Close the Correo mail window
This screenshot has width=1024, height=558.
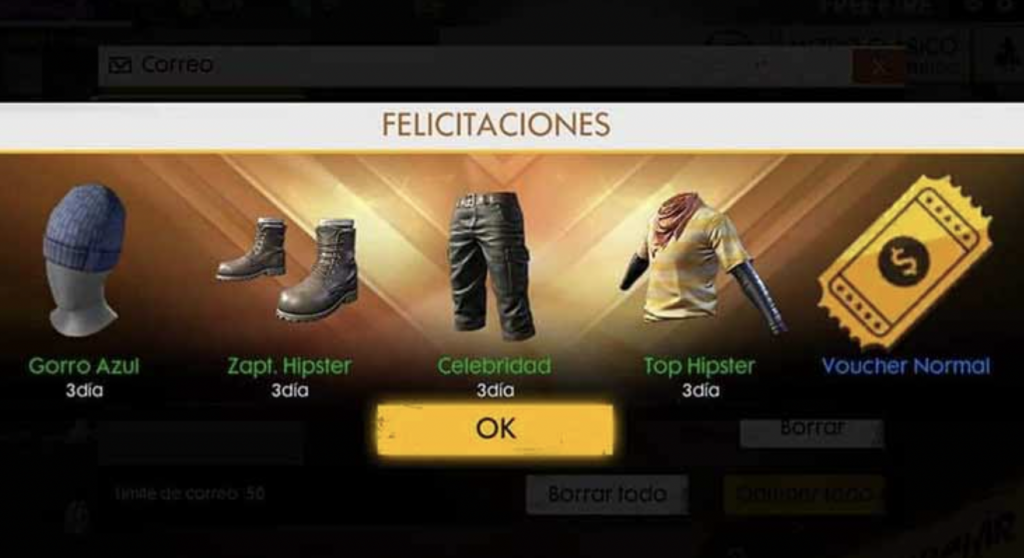pos(878,66)
